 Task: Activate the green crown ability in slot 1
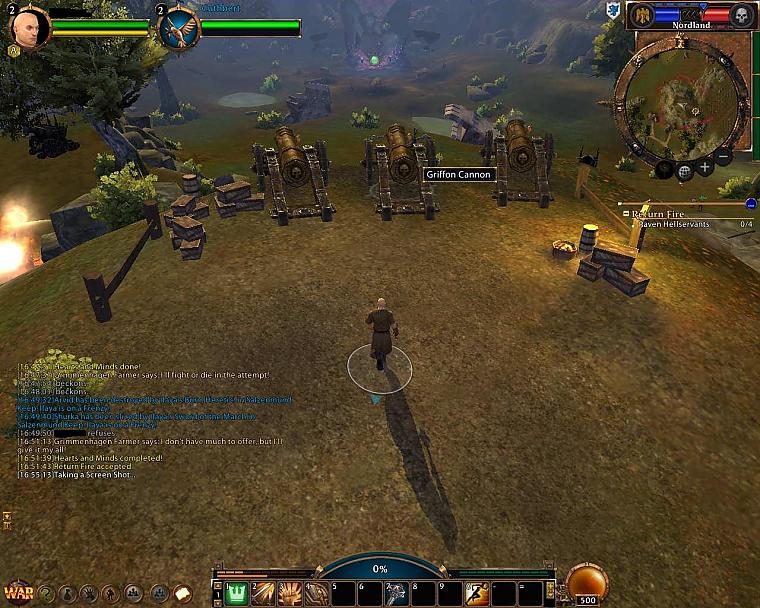(x=236, y=593)
